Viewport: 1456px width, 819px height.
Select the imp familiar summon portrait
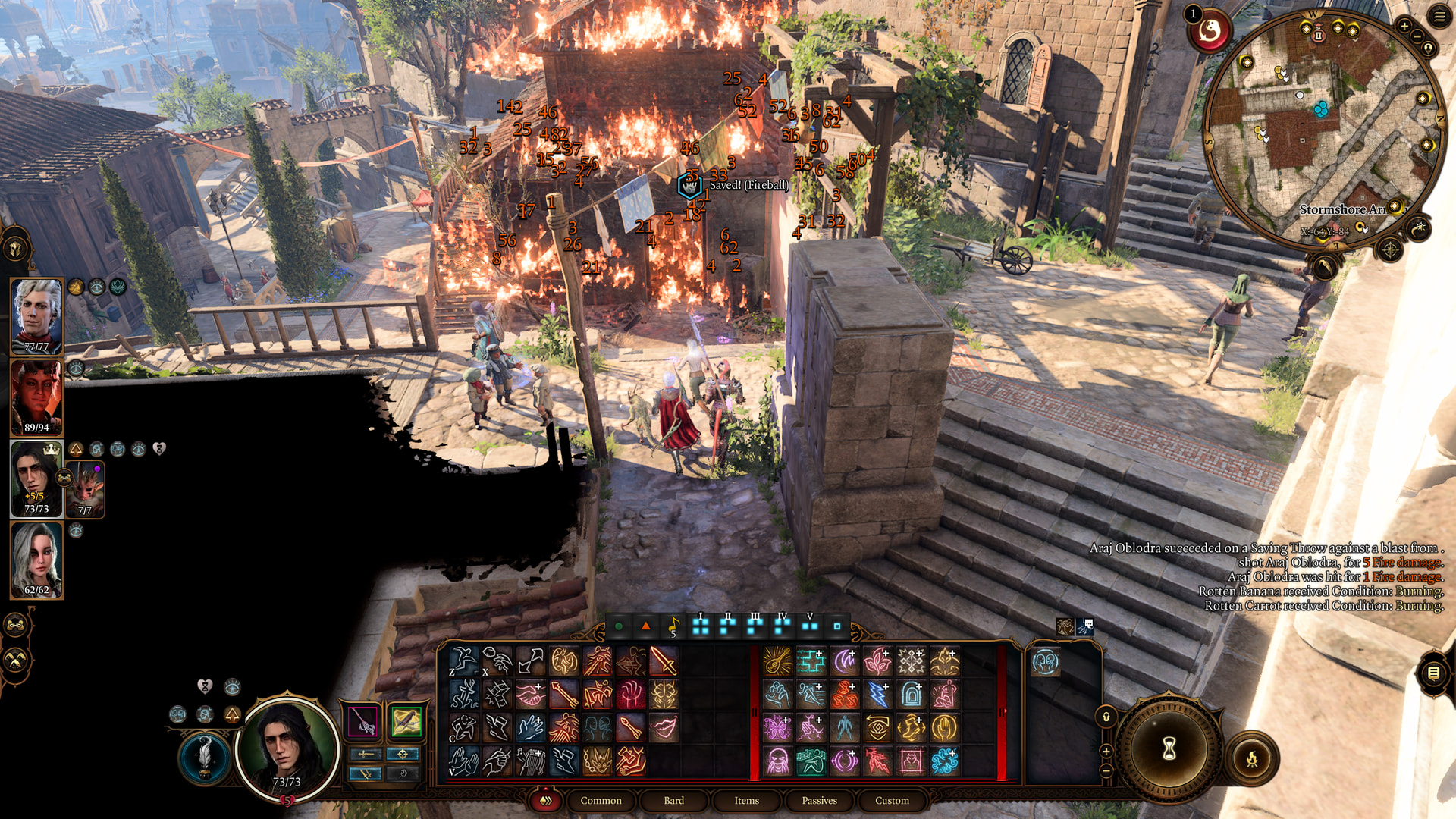86,488
